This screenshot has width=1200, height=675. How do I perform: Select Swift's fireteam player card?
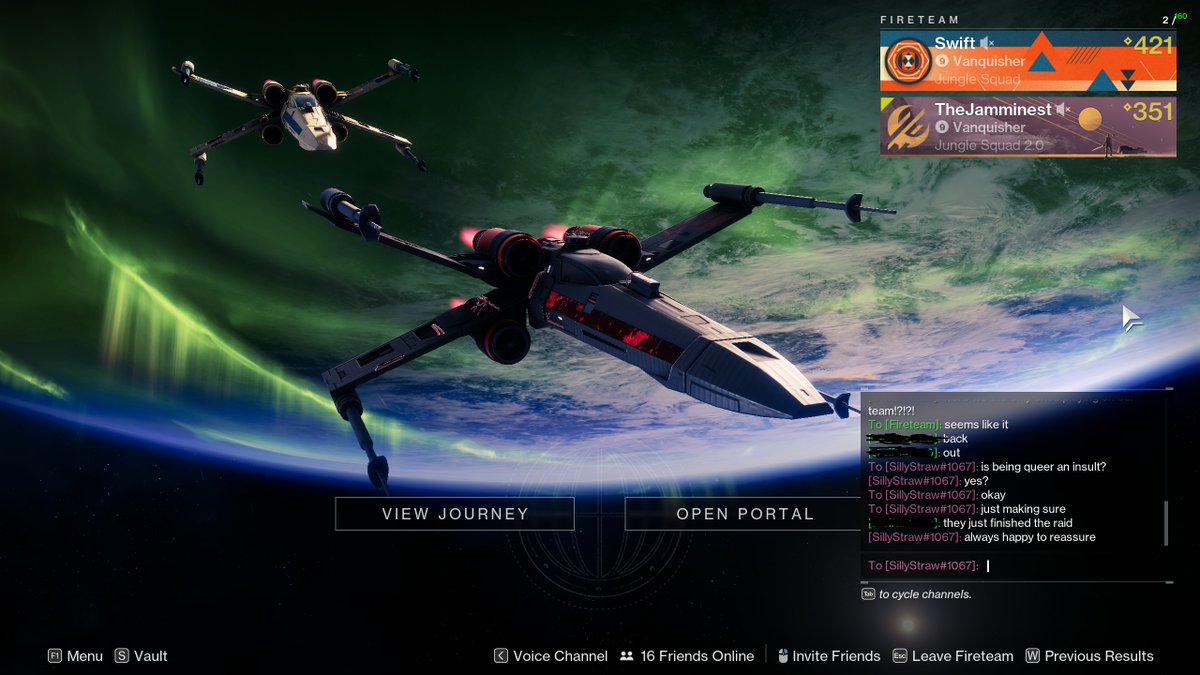[x=1028, y=60]
